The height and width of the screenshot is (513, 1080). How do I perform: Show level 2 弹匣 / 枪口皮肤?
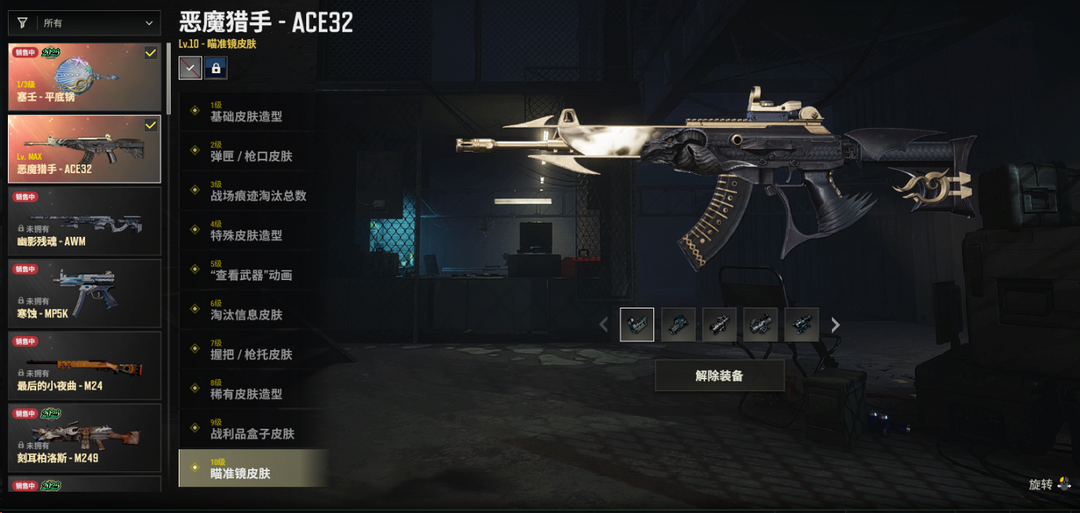tap(251, 151)
